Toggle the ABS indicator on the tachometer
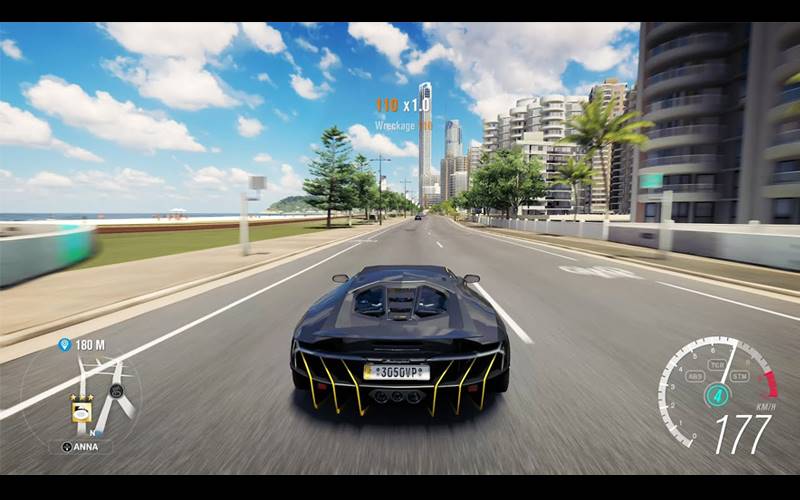The image size is (800, 500). (x=694, y=376)
